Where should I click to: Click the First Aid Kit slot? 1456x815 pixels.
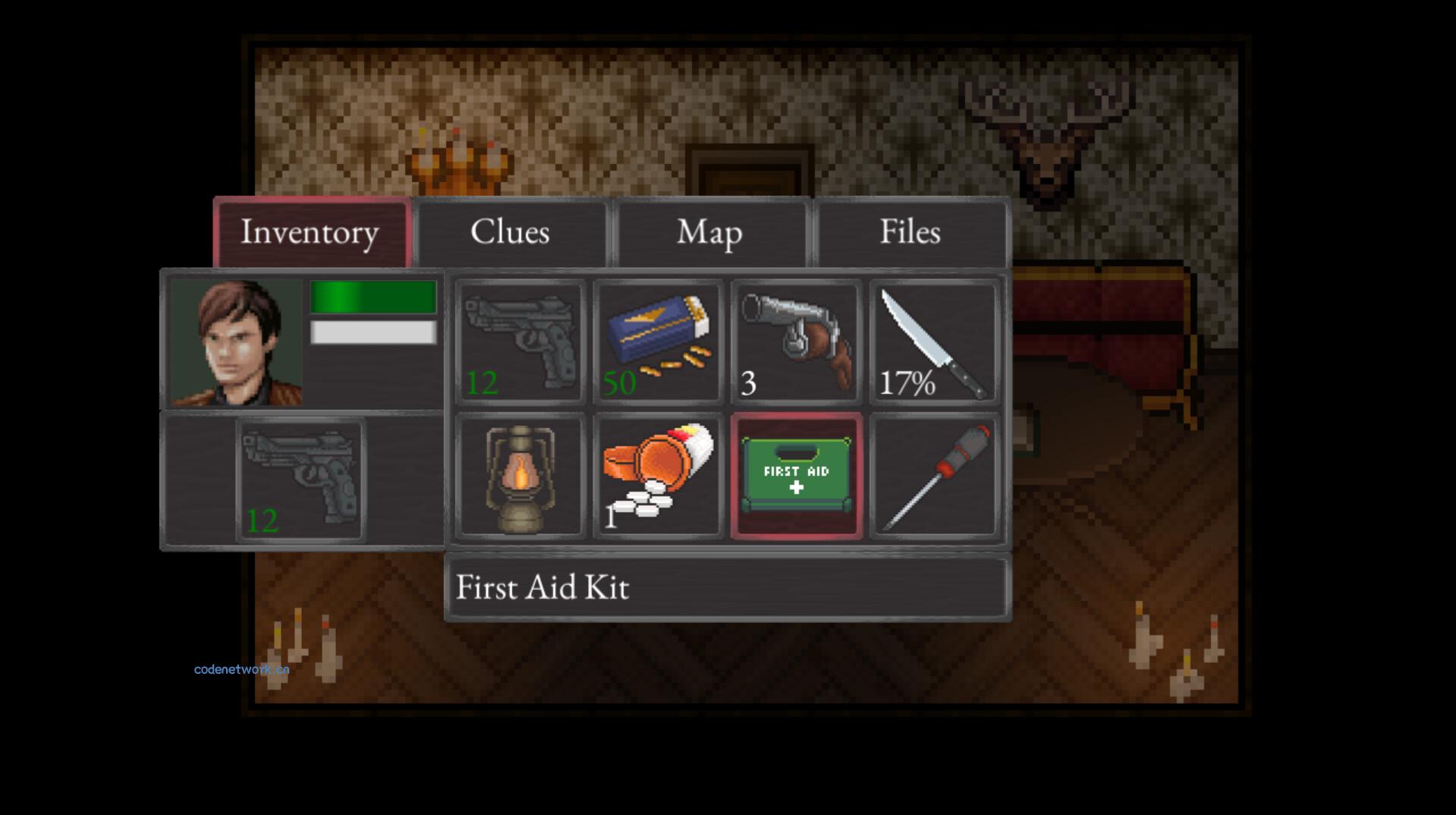[797, 477]
